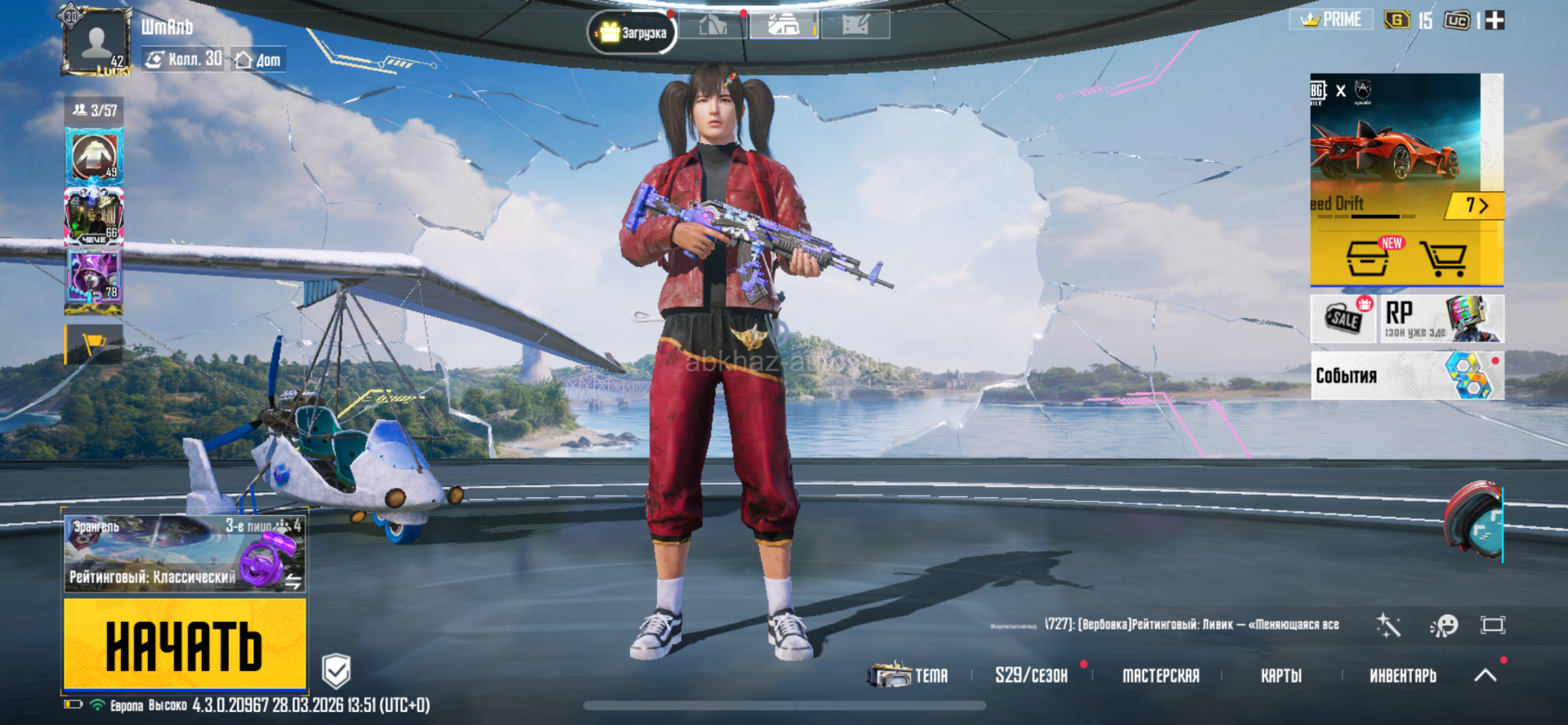Open the Эрангель ranked mode selector
Image resolution: width=1568 pixels, height=725 pixels.
coord(185,553)
